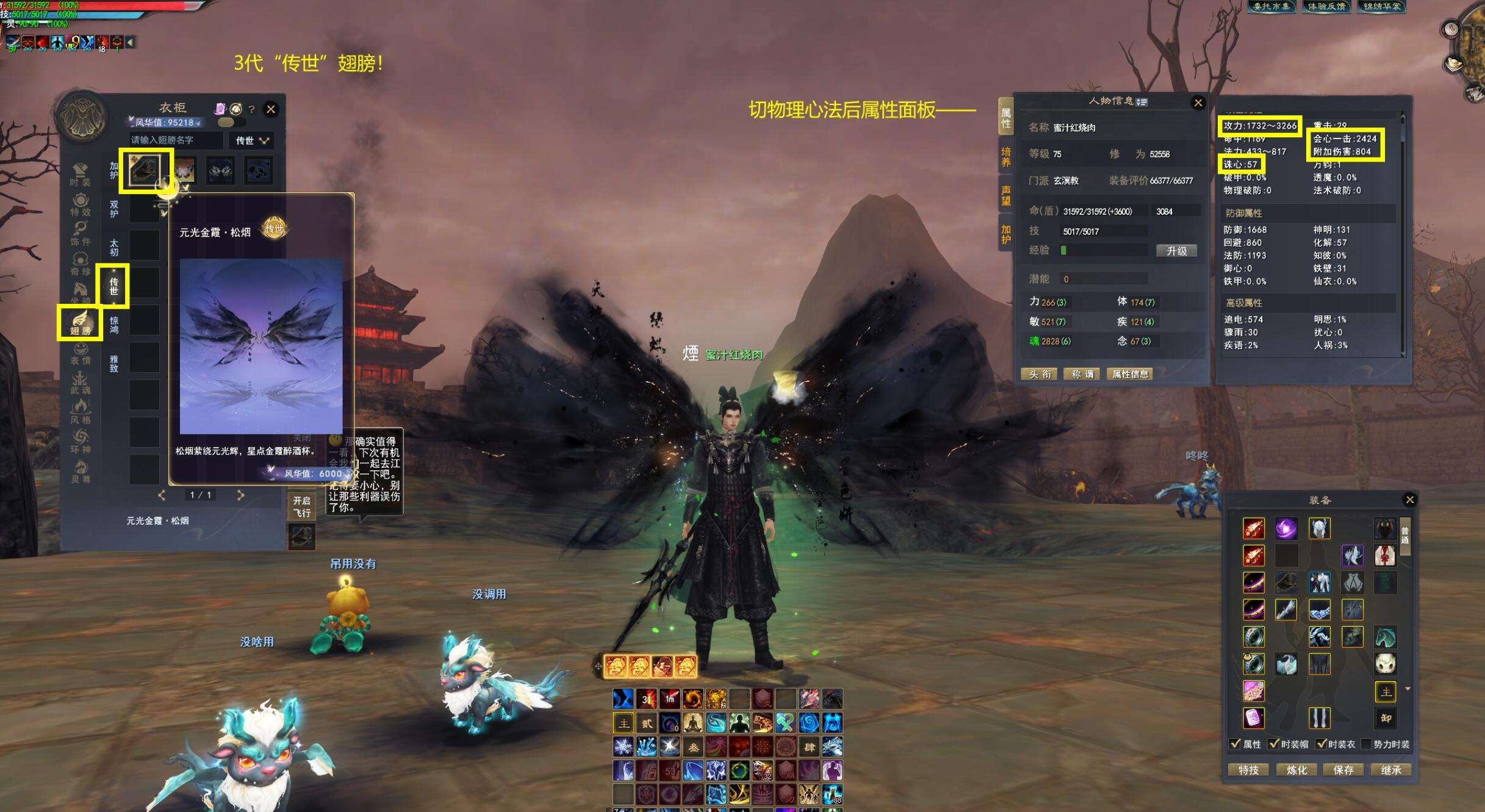
Task: Click the 继承 inherit button
Action: point(1390,770)
